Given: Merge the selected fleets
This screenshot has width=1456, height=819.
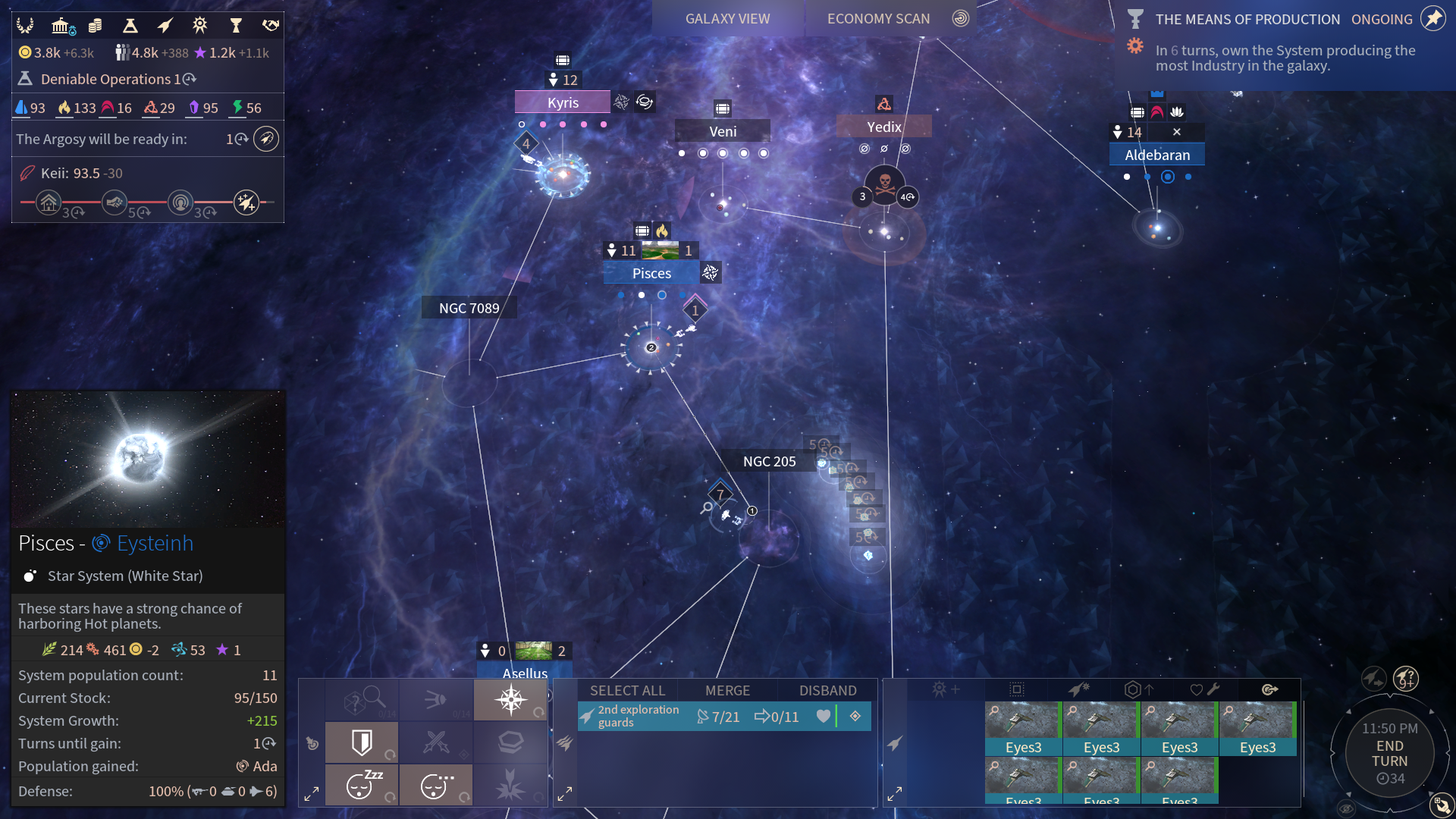Looking at the screenshot, I should coord(727,690).
